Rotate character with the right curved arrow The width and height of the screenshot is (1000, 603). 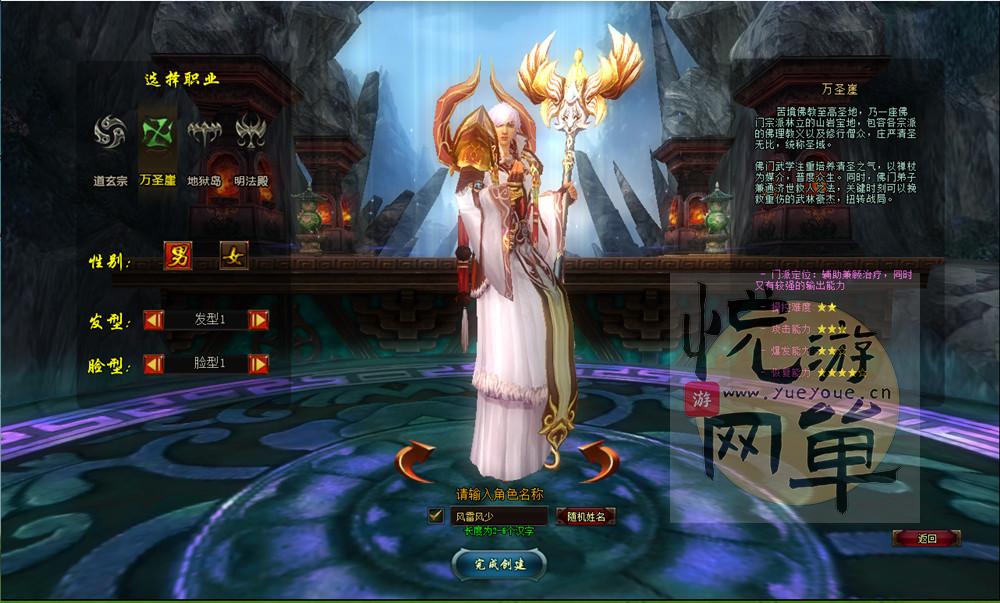(601, 460)
